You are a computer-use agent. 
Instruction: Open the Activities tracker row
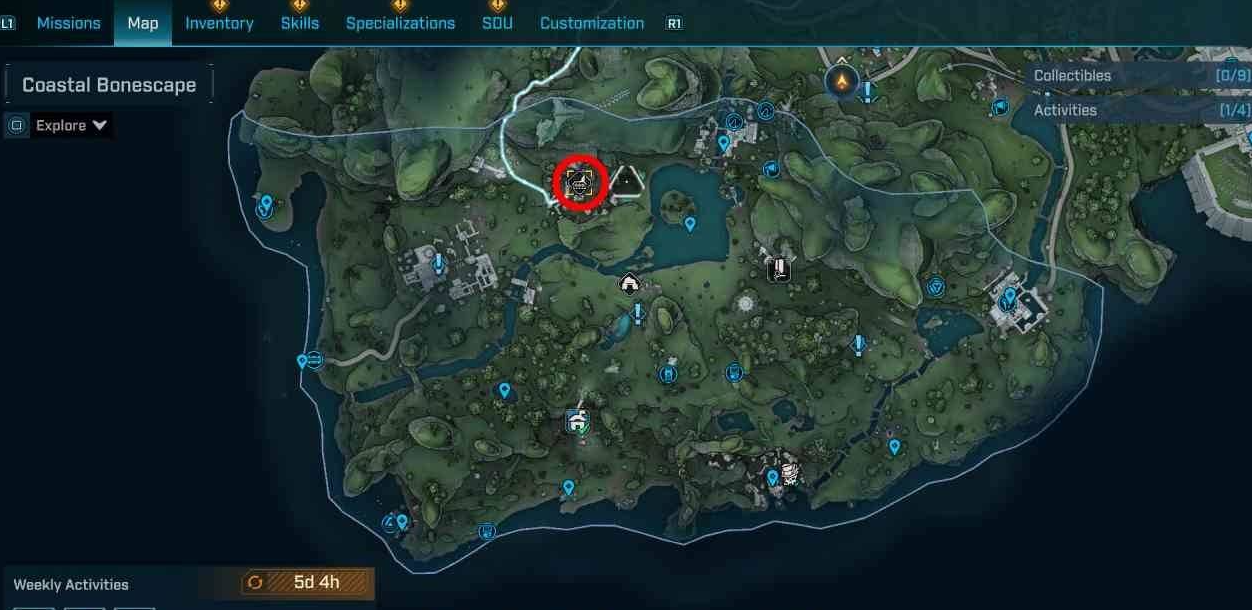coord(1140,110)
